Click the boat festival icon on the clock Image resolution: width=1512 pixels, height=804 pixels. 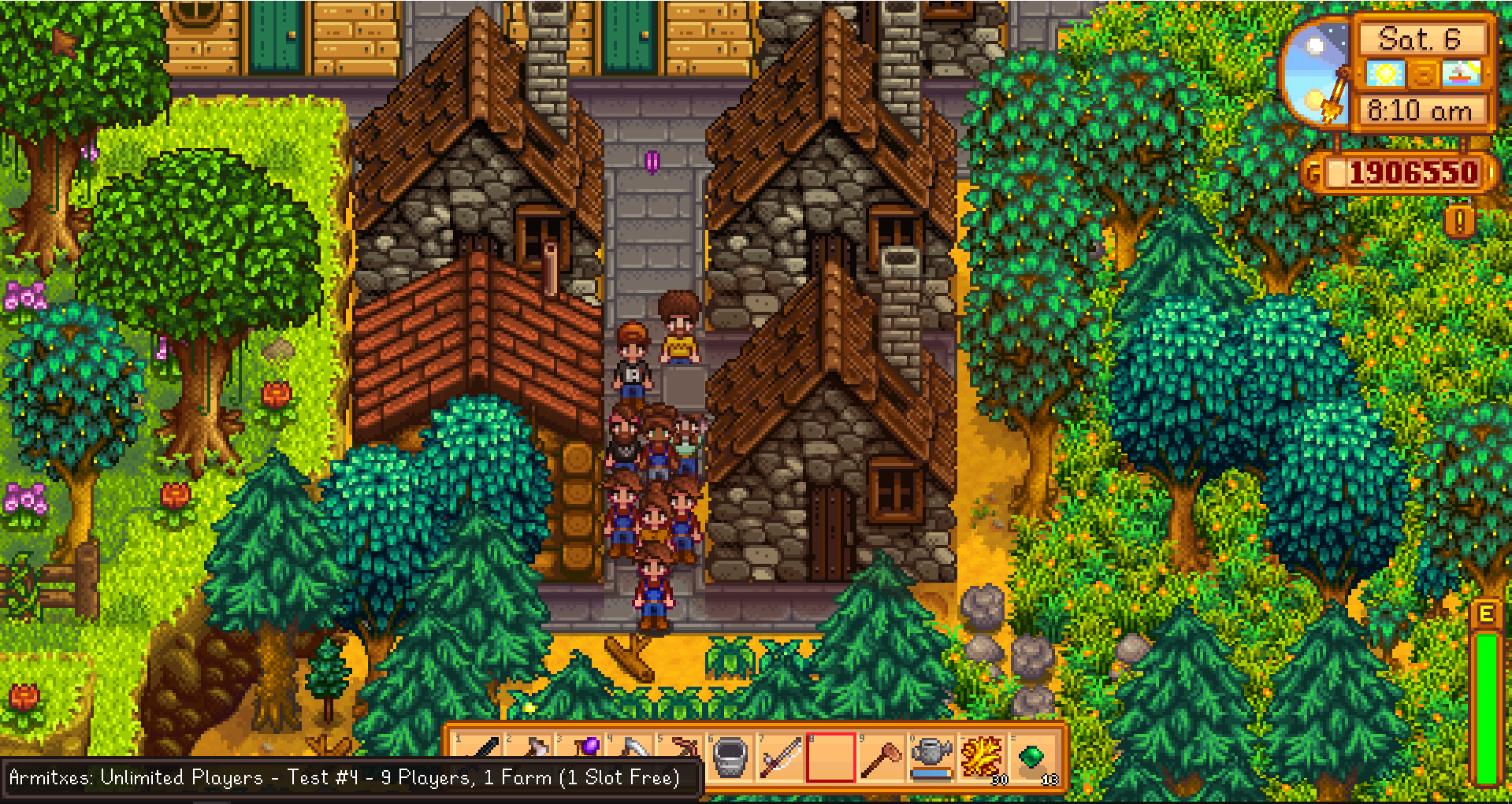tap(1460, 74)
